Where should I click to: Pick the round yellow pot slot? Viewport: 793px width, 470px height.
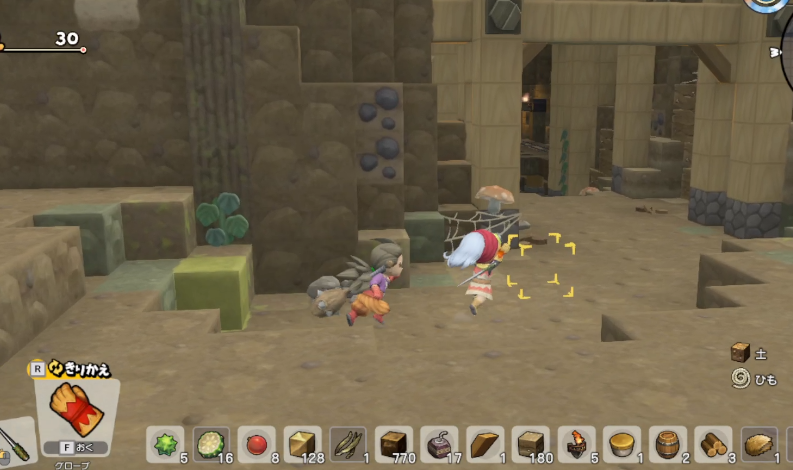point(624,445)
